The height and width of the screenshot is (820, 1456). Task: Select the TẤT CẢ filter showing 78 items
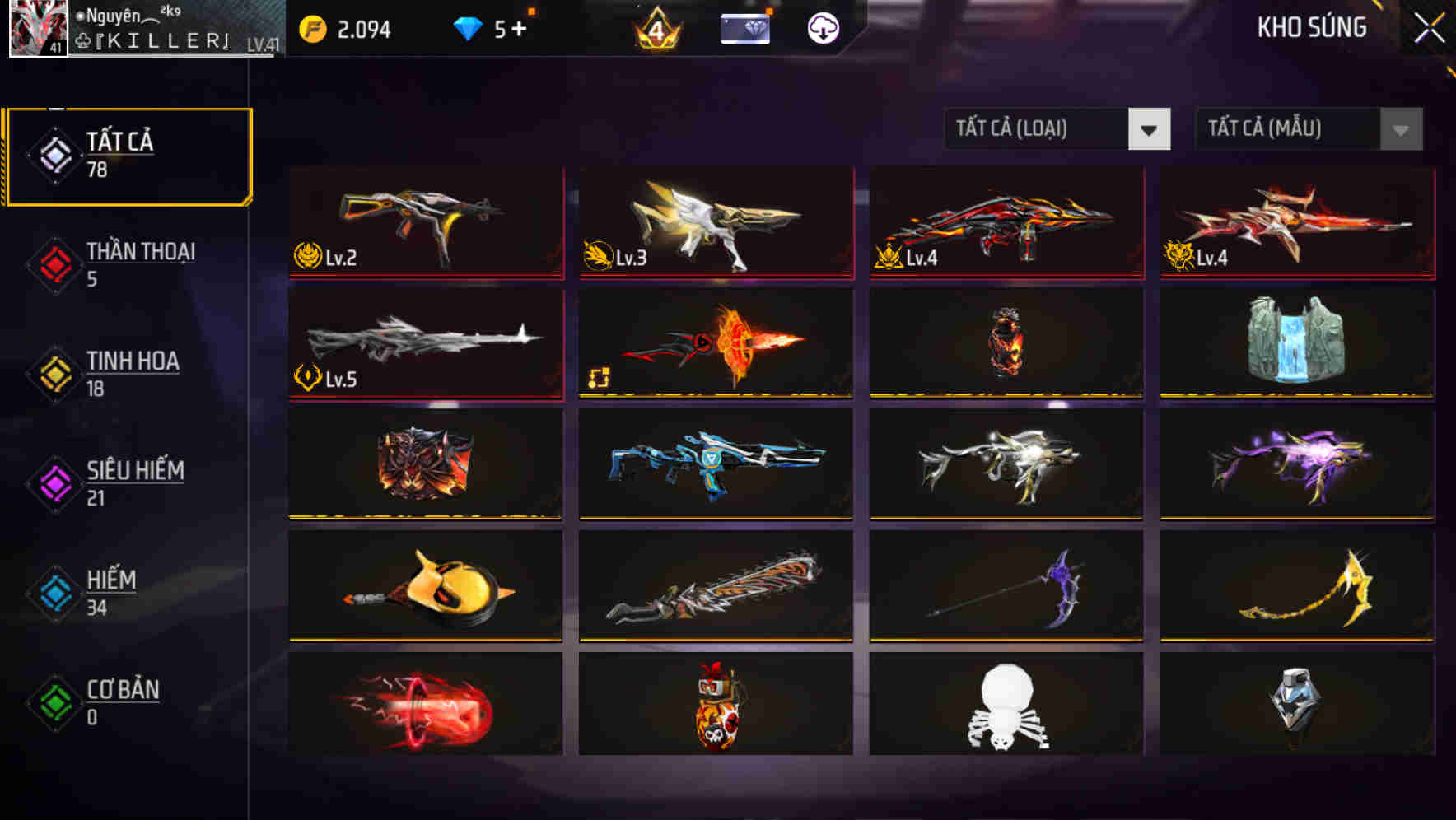click(x=128, y=156)
